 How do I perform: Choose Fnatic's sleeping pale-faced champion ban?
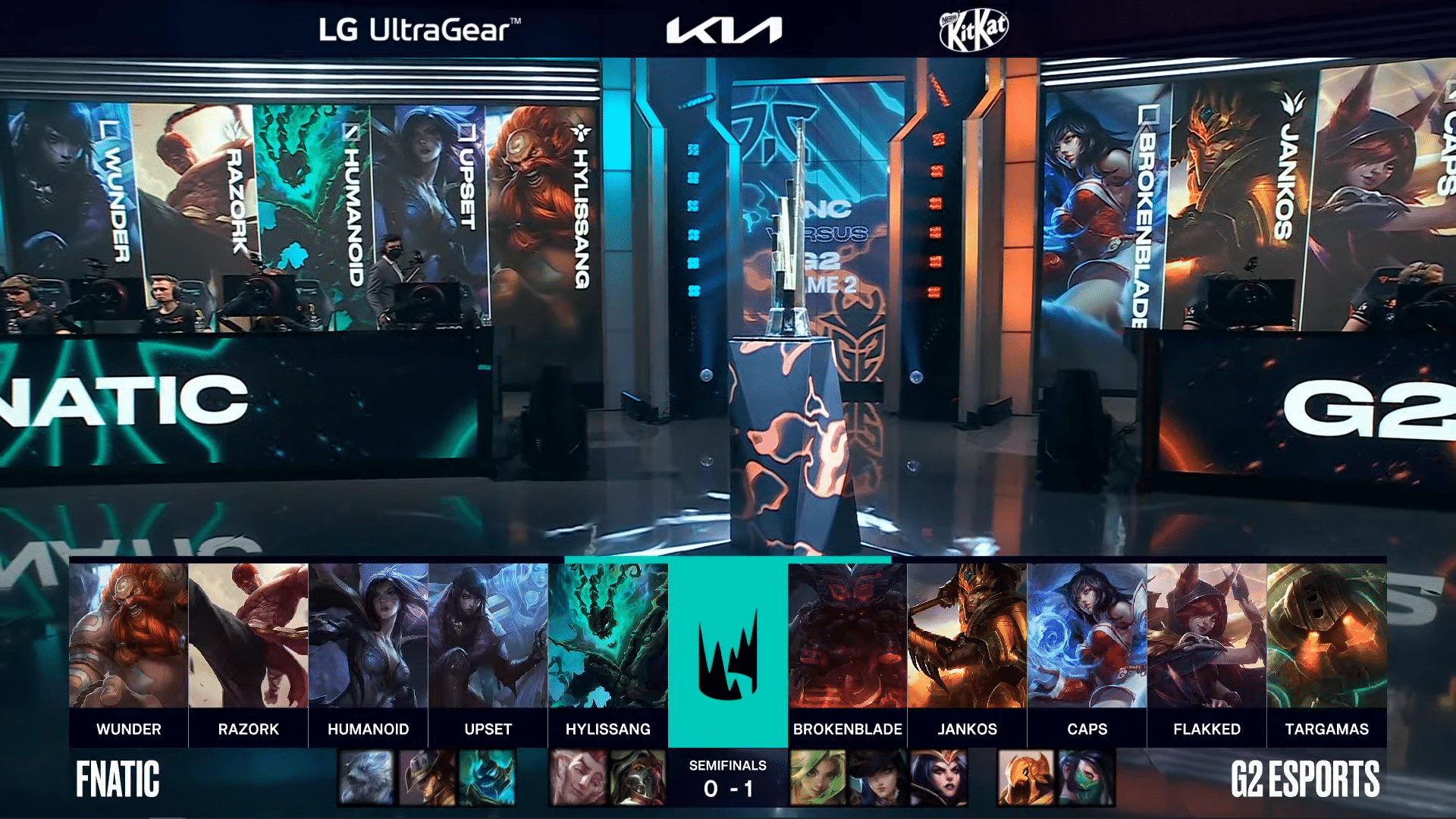(x=577, y=778)
